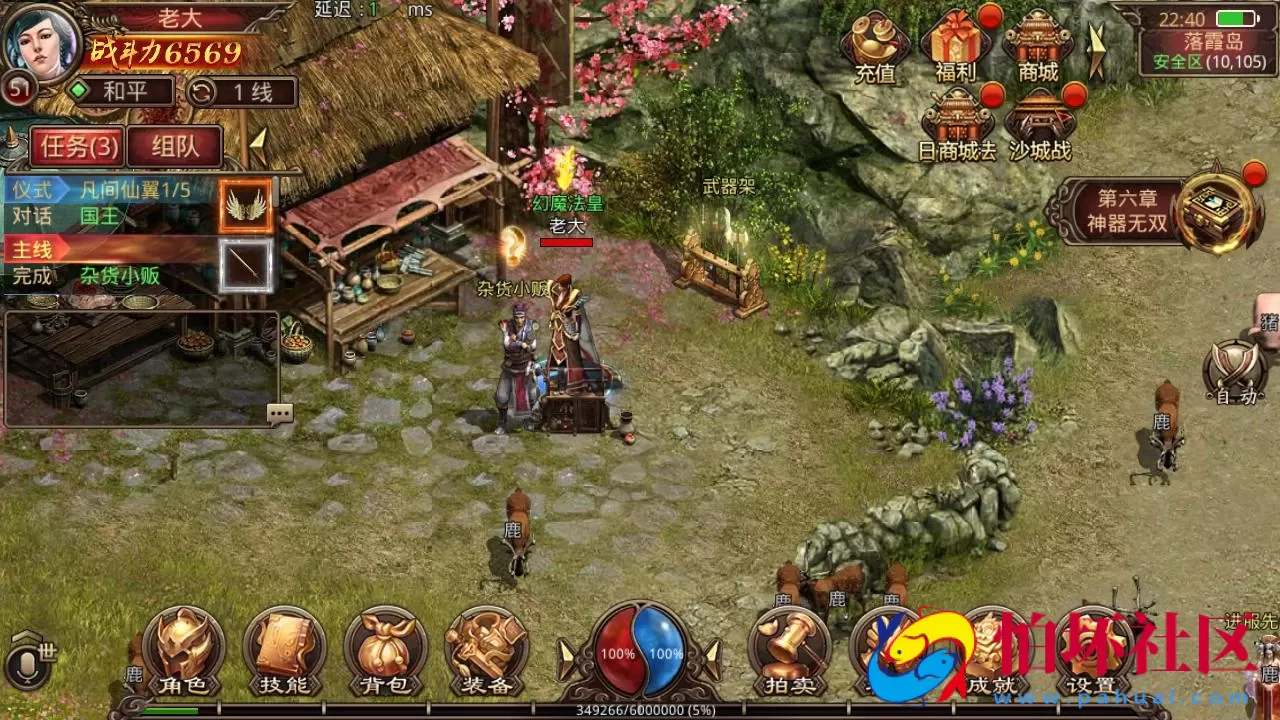This screenshot has width=1280, height=720.
Task: Switch to the 组队 team tab
Action: 175,147
